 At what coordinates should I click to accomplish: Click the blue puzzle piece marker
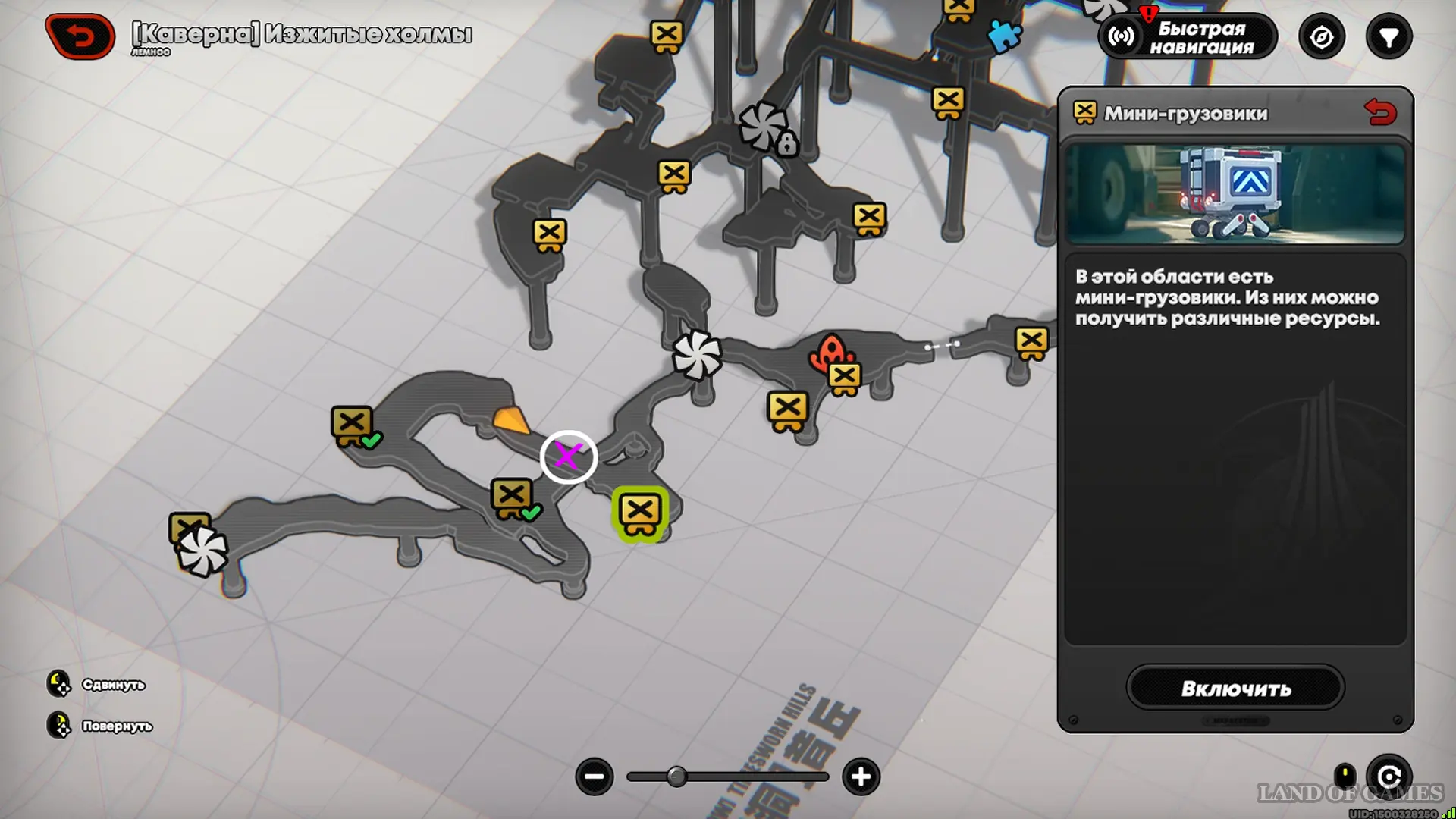1005,35
